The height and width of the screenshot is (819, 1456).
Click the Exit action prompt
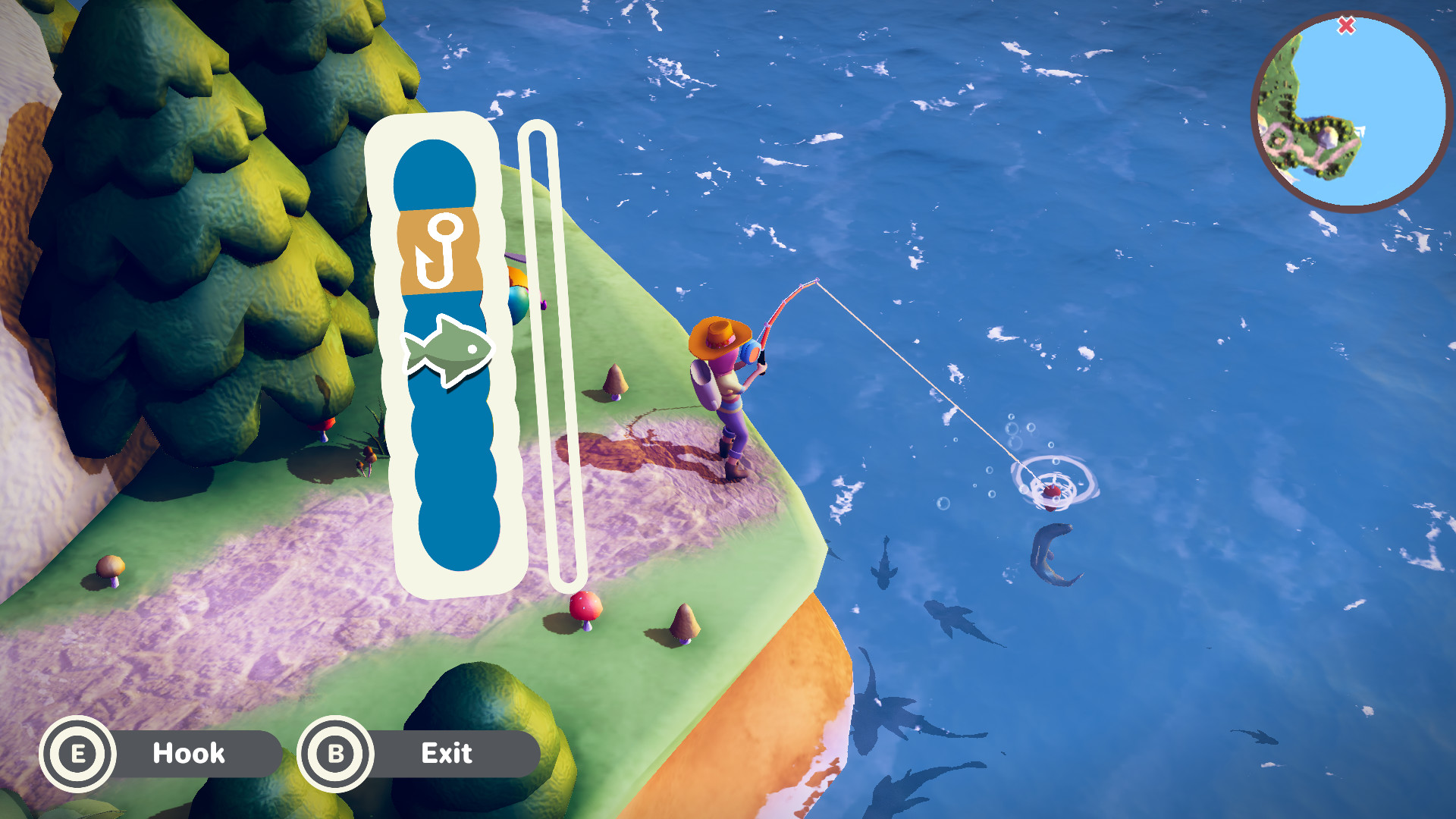coord(447,753)
